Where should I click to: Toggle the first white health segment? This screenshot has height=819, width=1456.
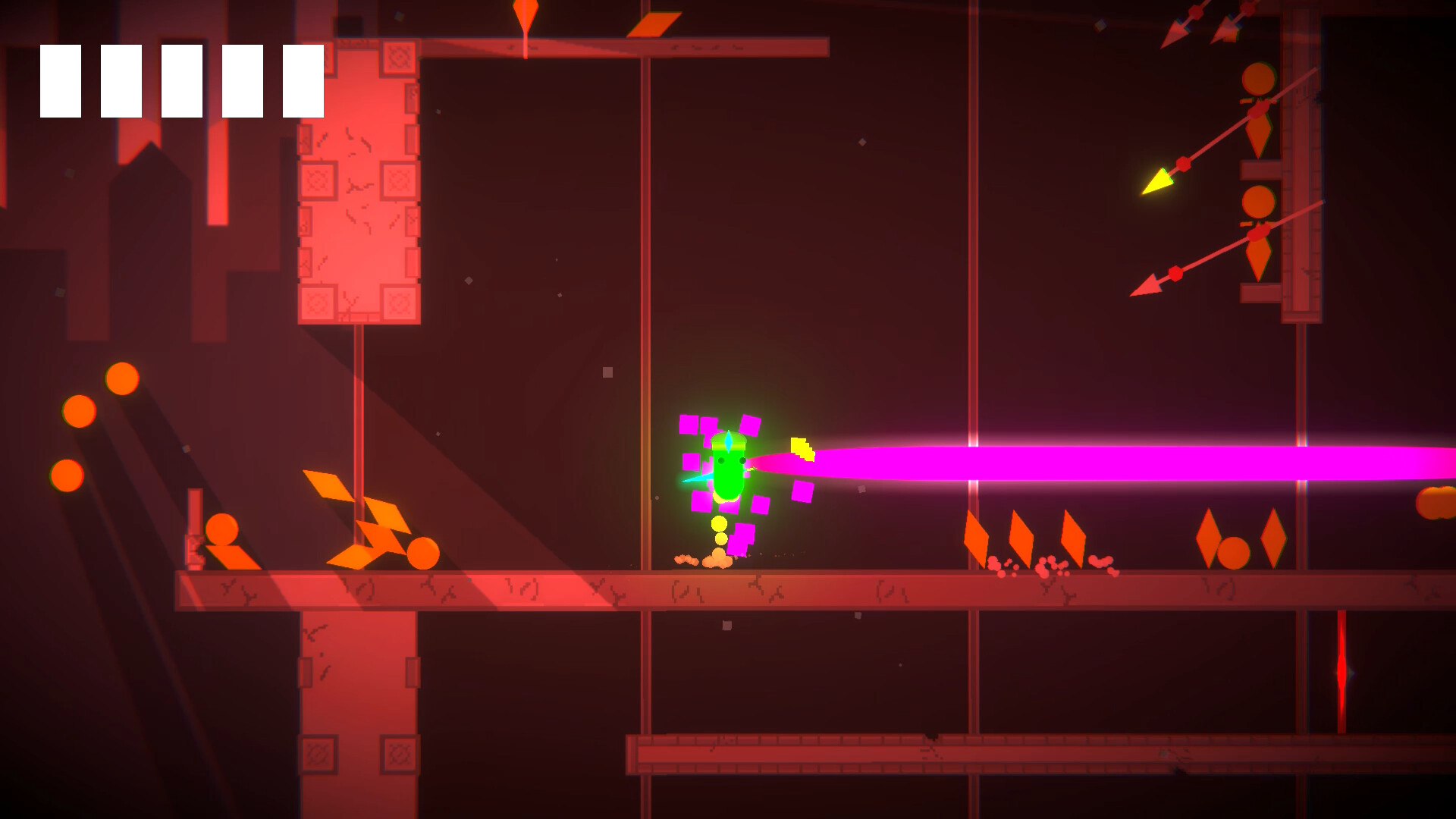pyautogui.click(x=61, y=80)
